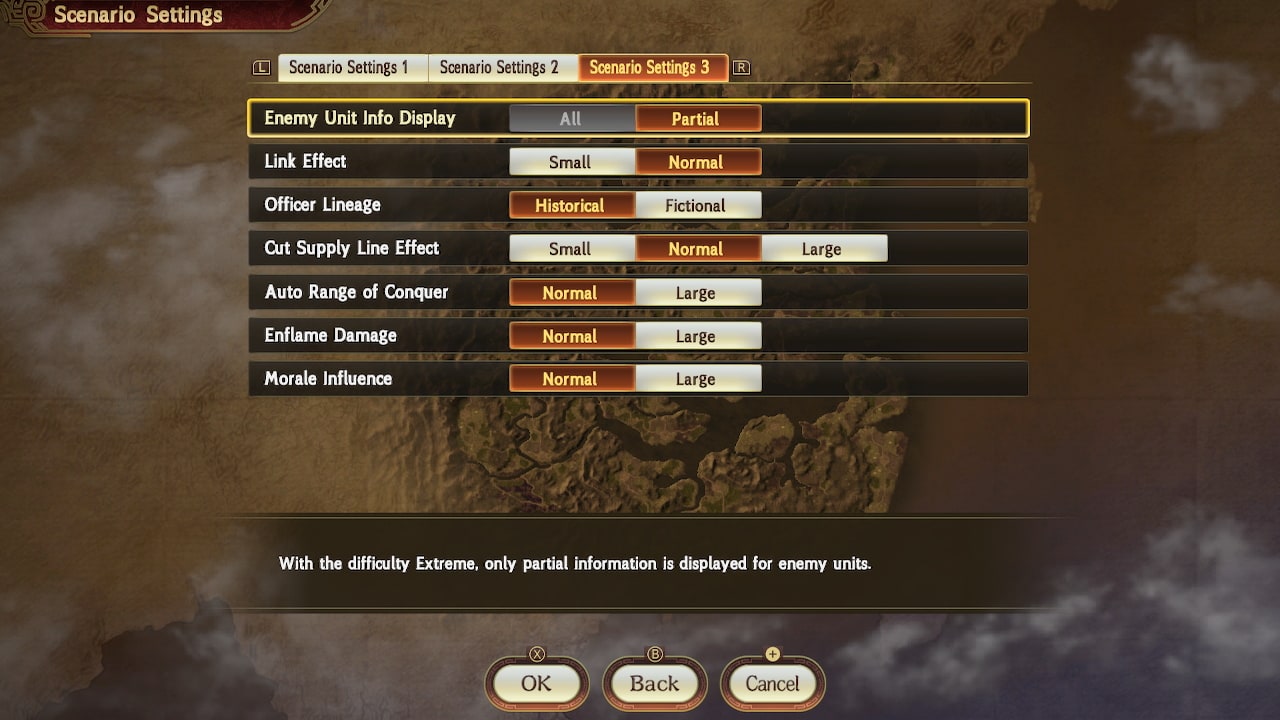Click the R bumper icon beside tabs
Viewport: 1280px width, 720px height.
(744, 67)
